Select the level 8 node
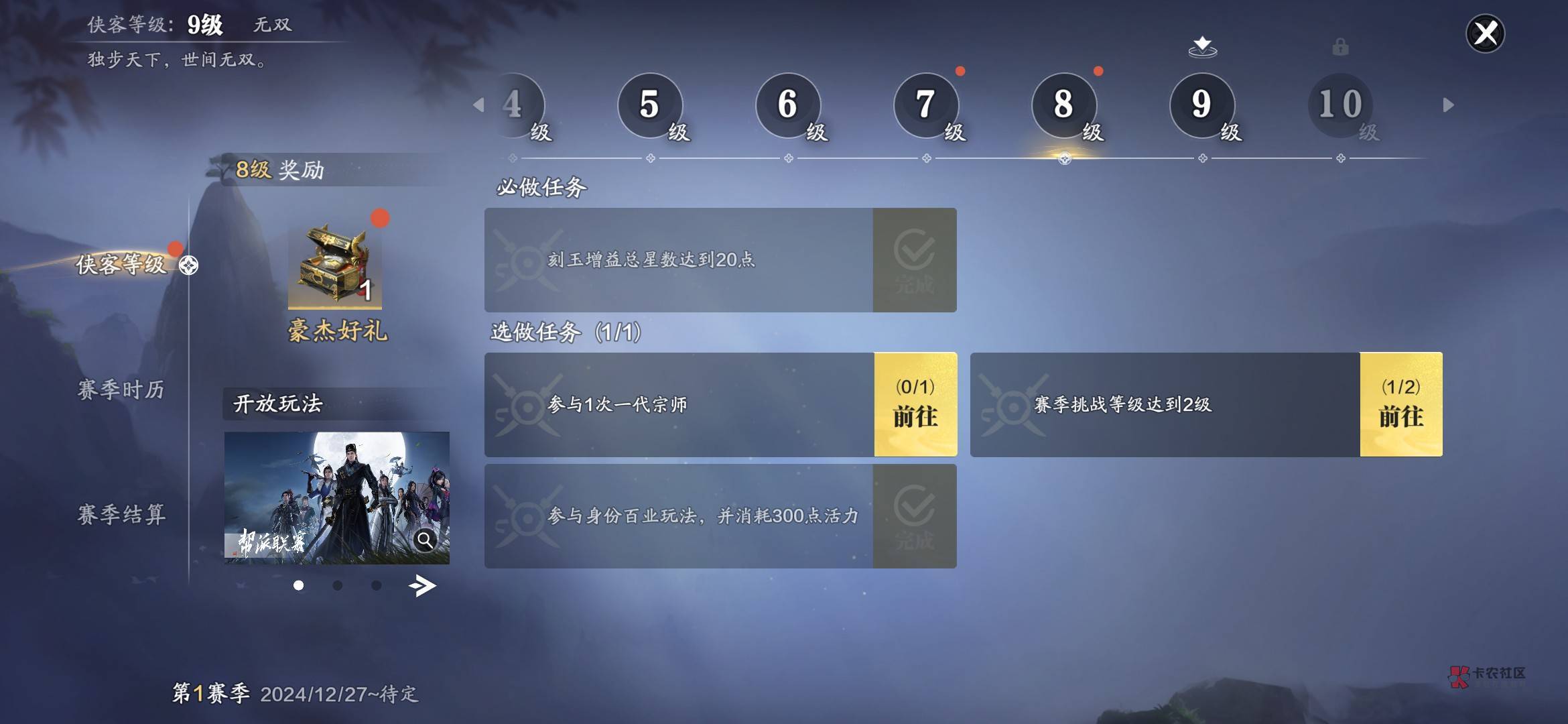Image resolution: width=1568 pixels, height=724 pixels. coord(1064,105)
